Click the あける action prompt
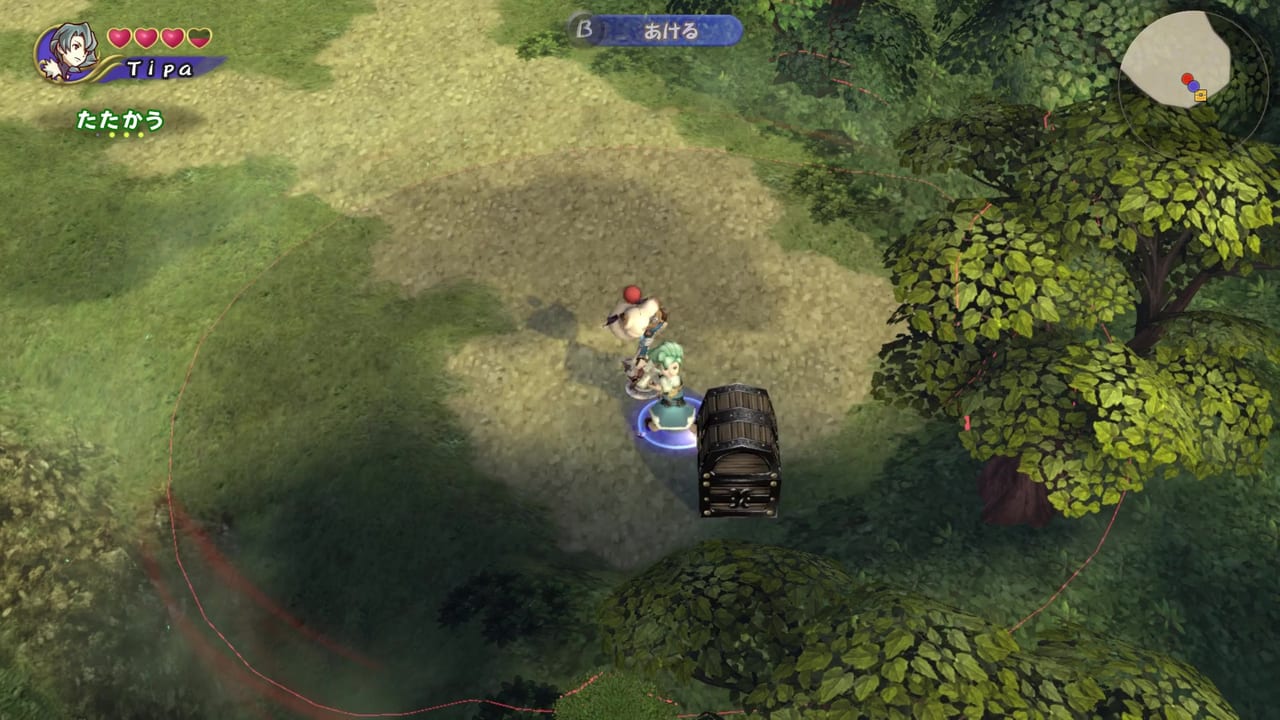 658,31
